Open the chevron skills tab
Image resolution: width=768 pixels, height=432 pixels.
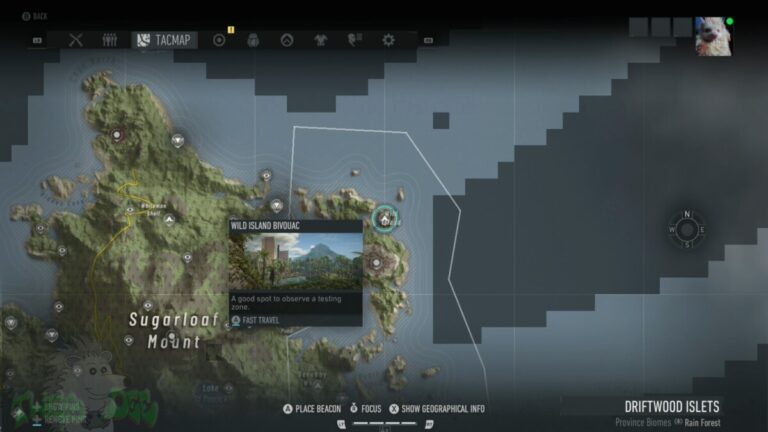286,40
